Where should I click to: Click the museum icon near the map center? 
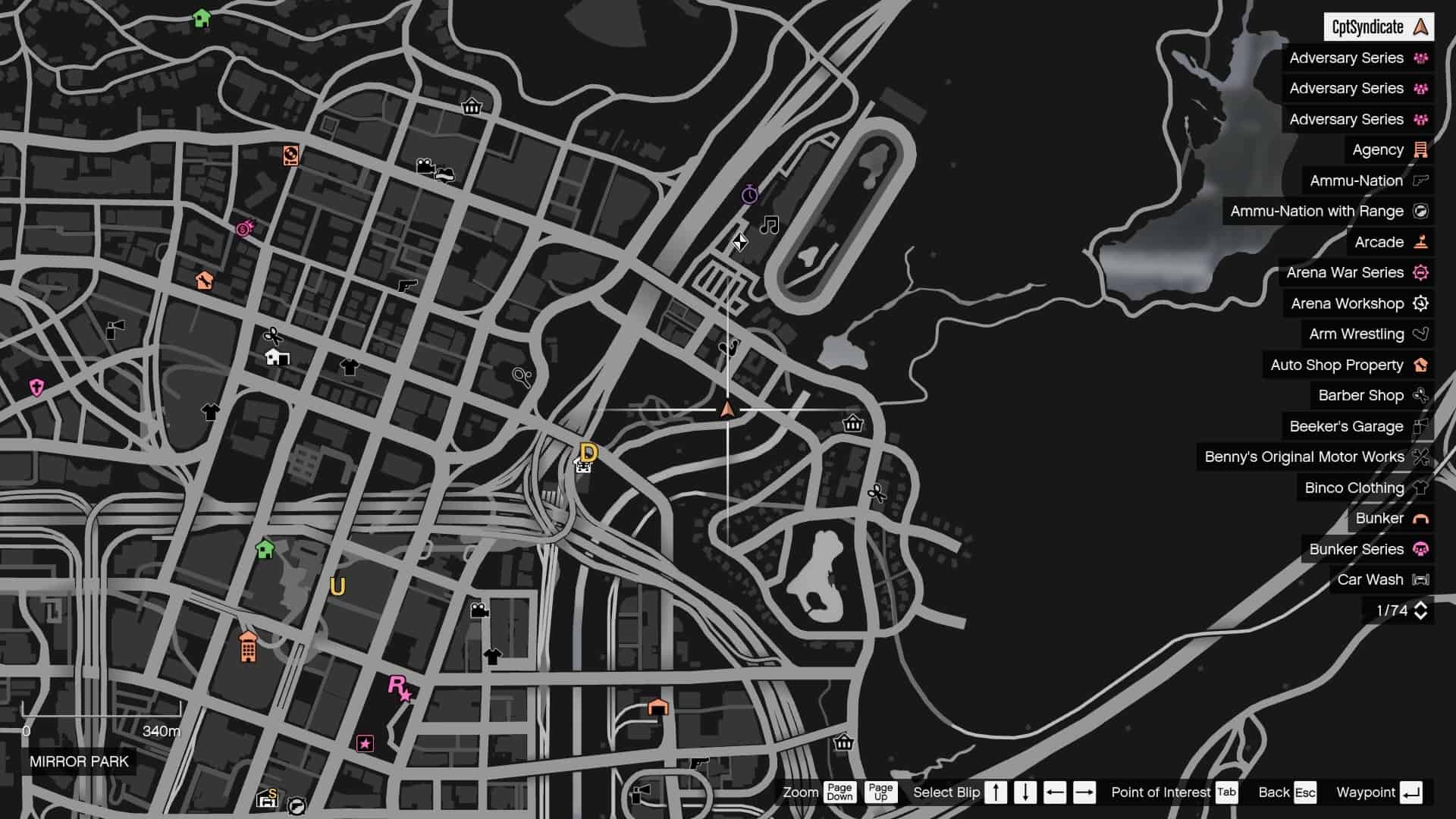coord(852,425)
